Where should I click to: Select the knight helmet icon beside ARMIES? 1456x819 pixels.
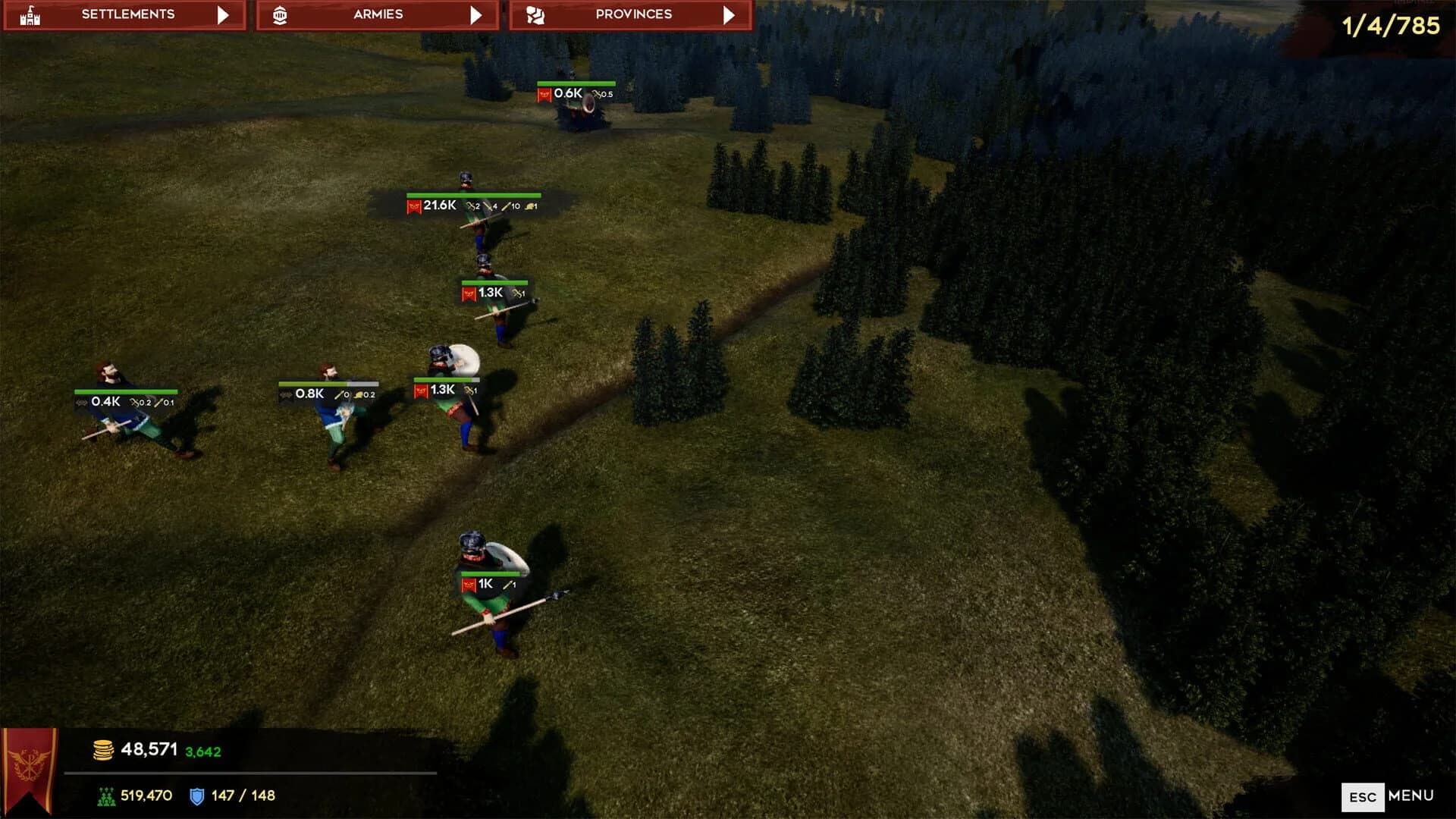[x=281, y=13]
